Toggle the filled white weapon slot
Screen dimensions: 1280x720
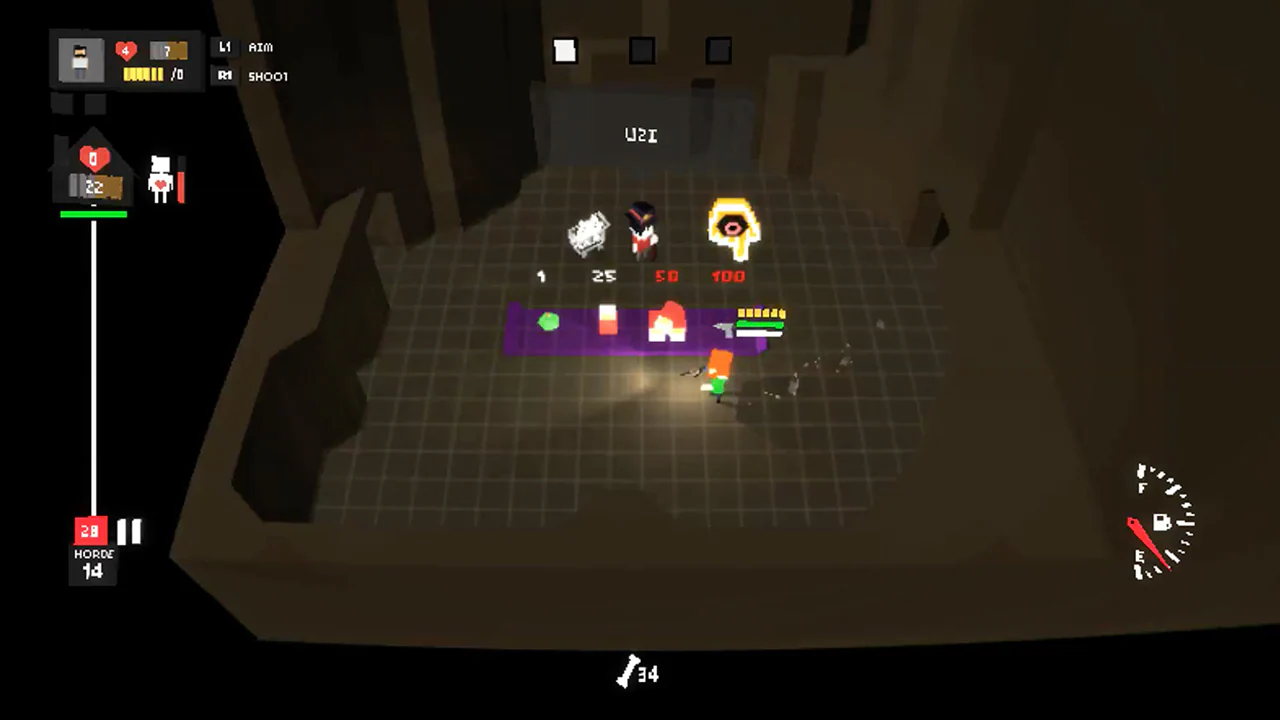click(x=564, y=50)
